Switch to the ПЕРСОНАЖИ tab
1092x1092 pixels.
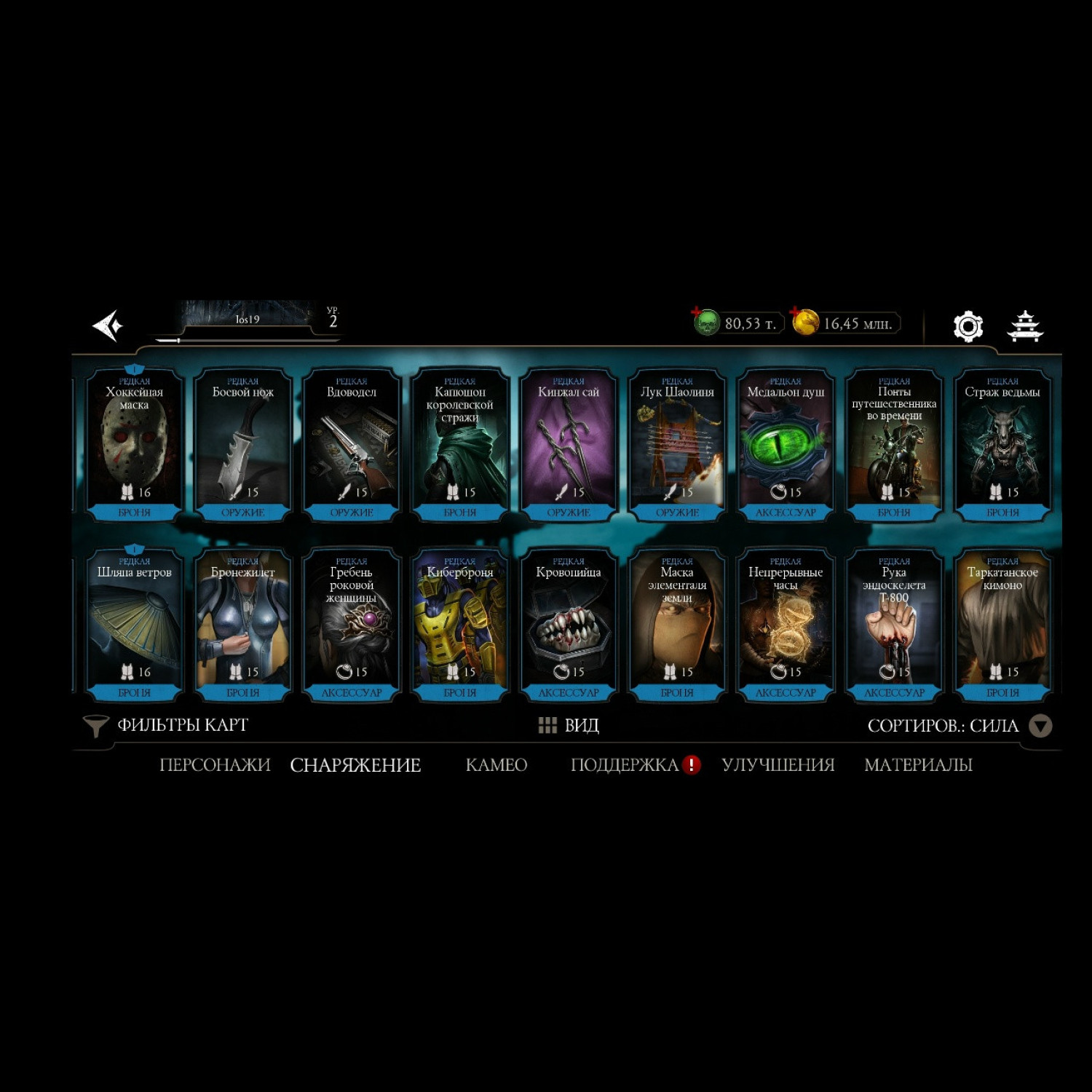(x=215, y=765)
